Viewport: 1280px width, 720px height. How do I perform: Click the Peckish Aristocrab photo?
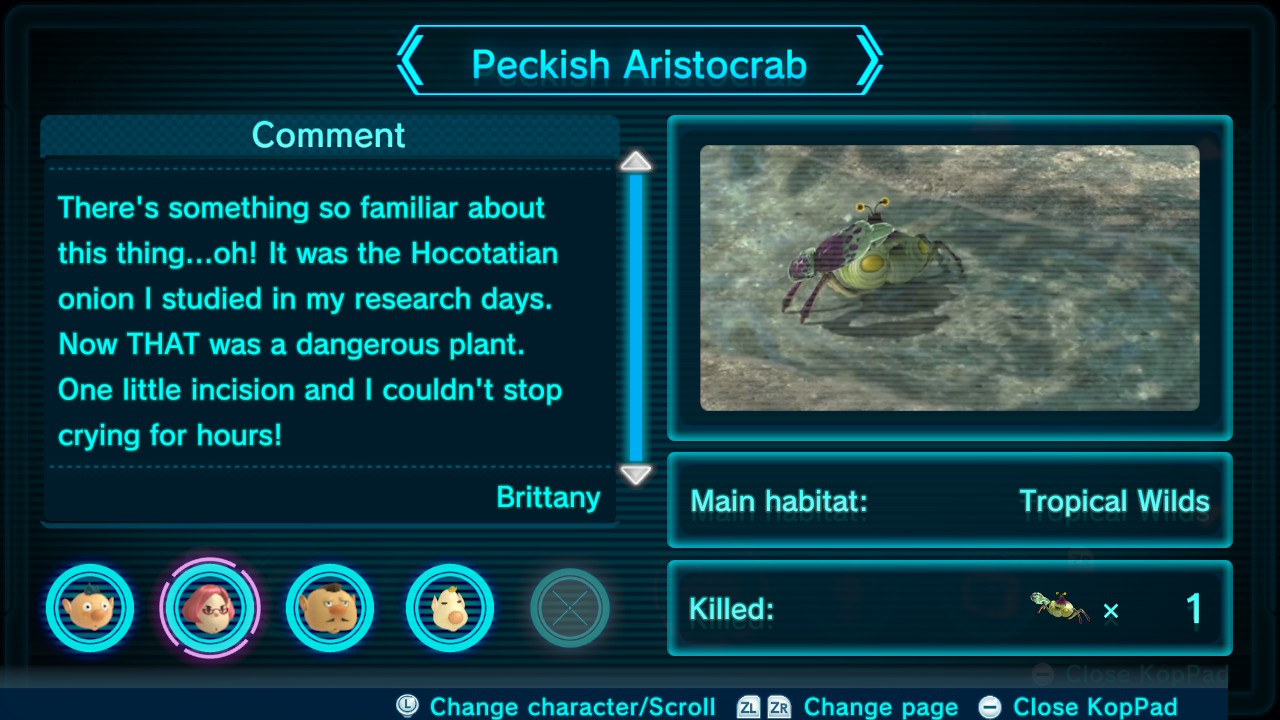949,278
